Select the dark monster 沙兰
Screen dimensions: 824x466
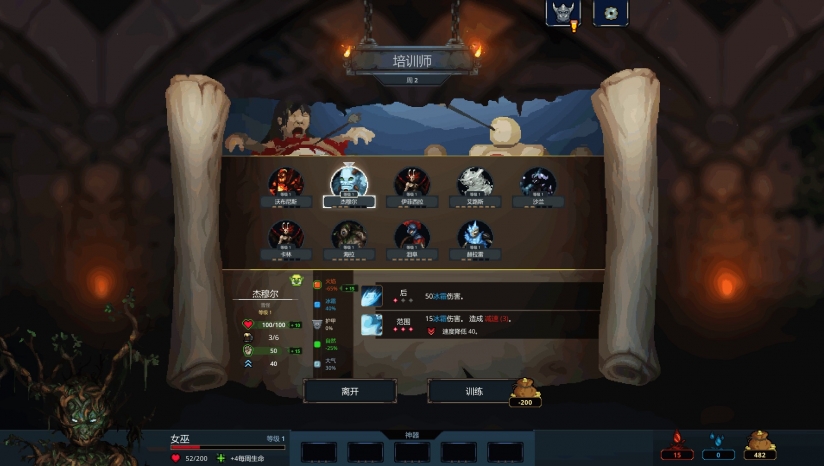click(538, 184)
